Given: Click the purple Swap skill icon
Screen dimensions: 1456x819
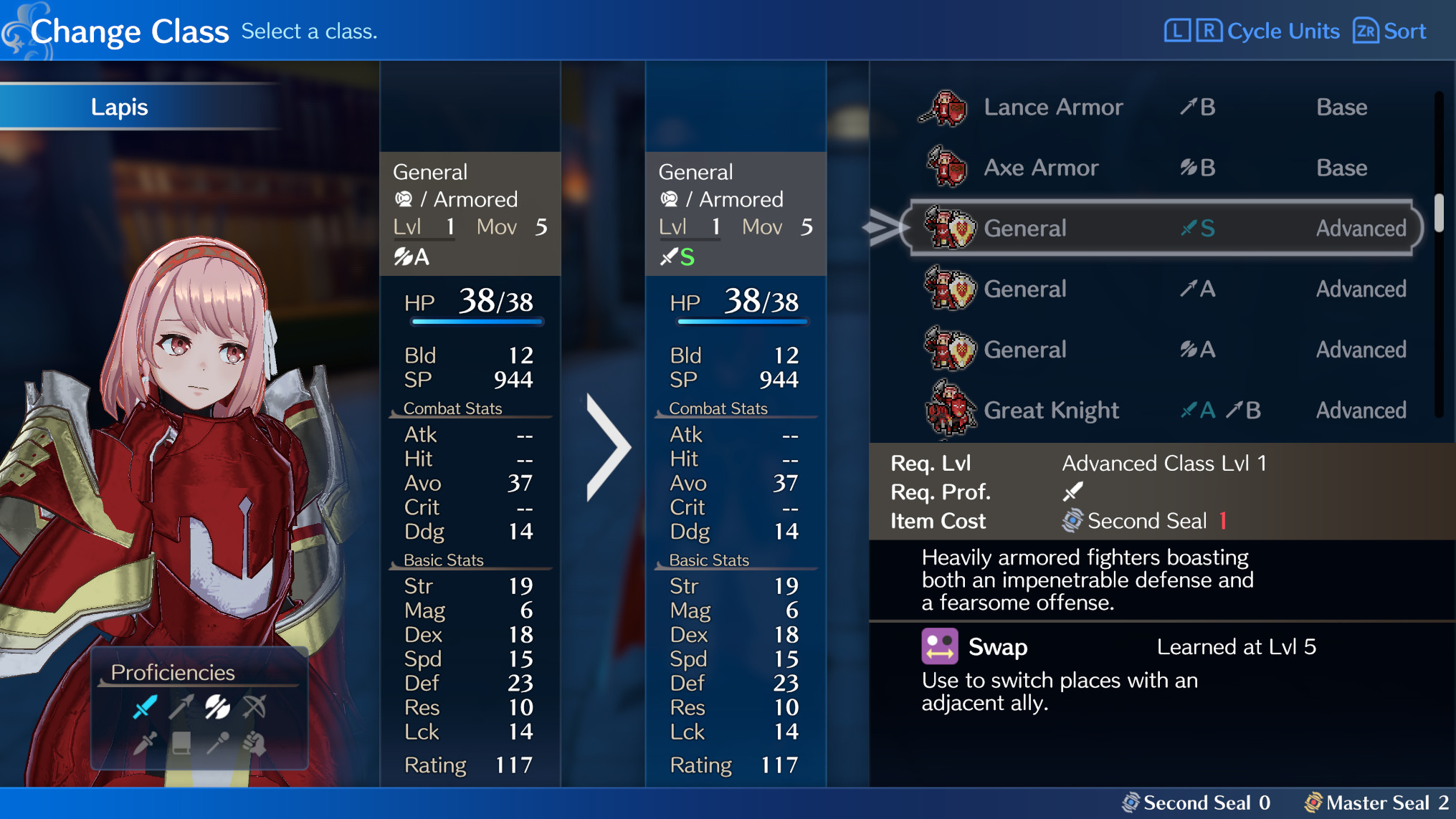Looking at the screenshot, I should [x=940, y=646].
